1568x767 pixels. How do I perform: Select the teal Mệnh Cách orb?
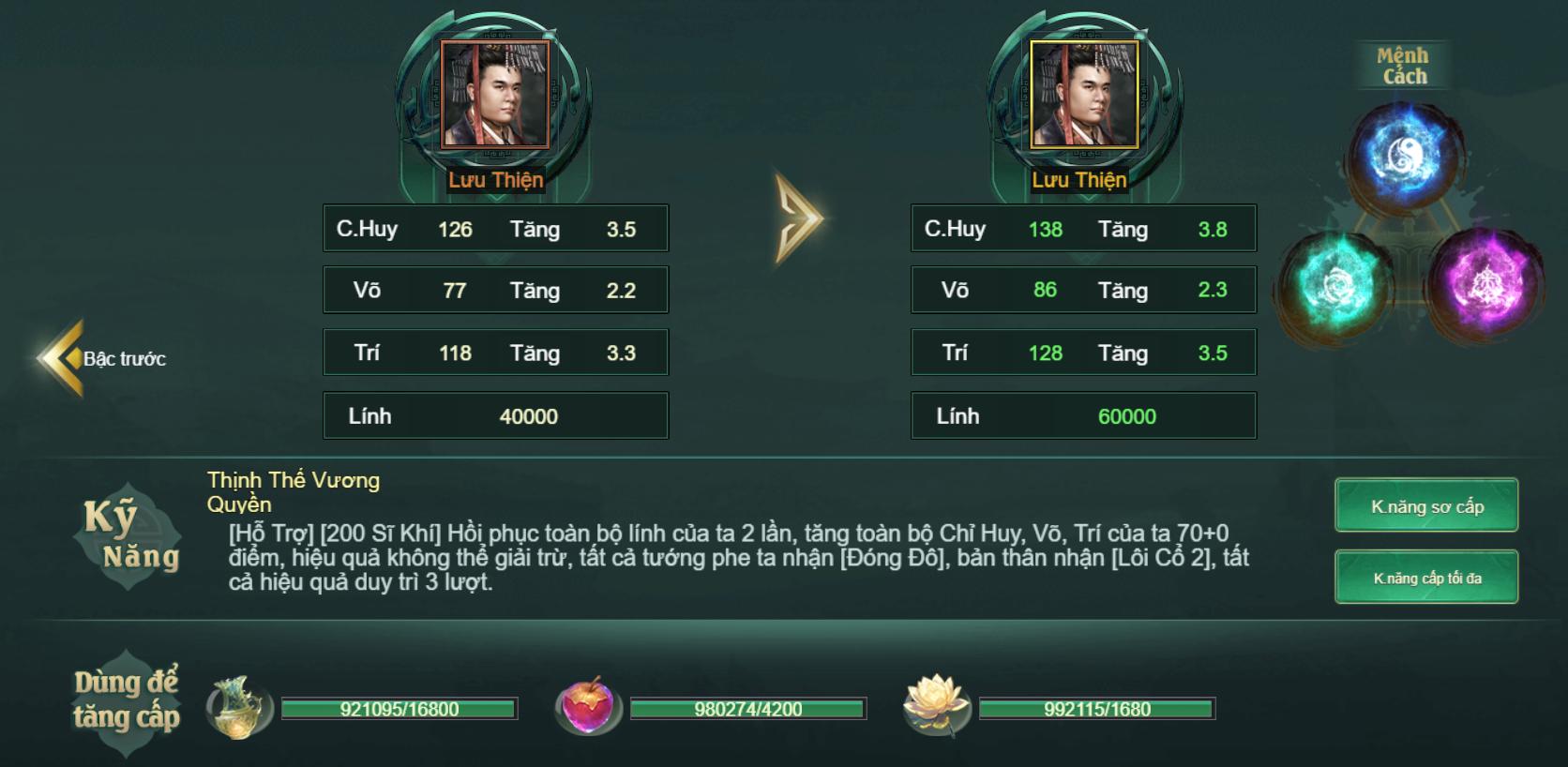1337,282
